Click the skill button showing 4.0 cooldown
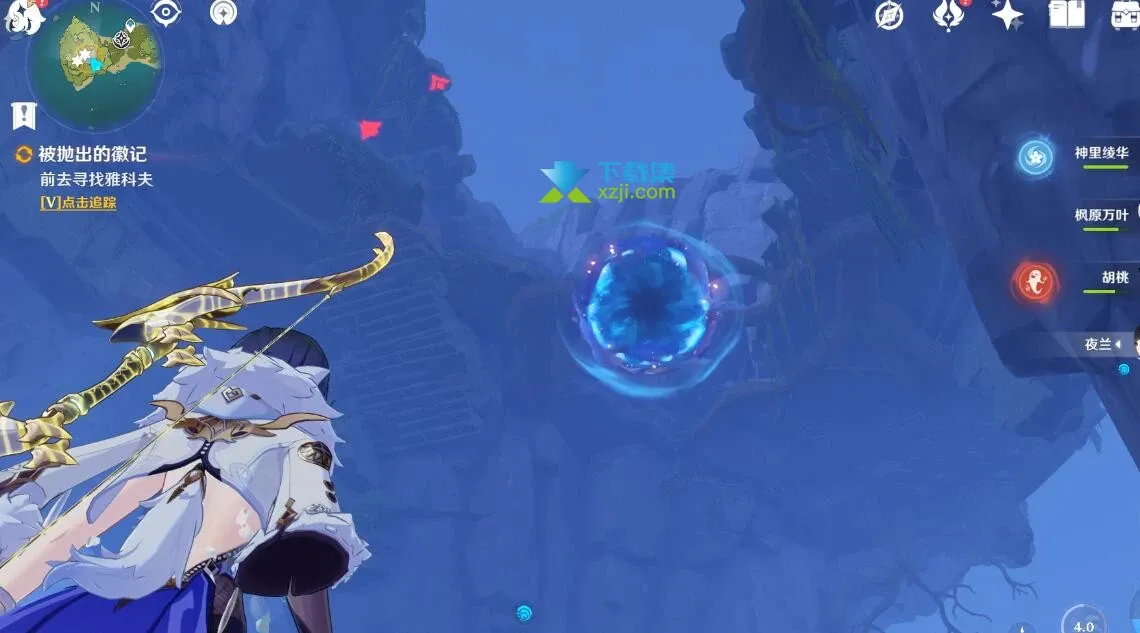The width and height of the screenshot is (1140, 633). 1083,621
